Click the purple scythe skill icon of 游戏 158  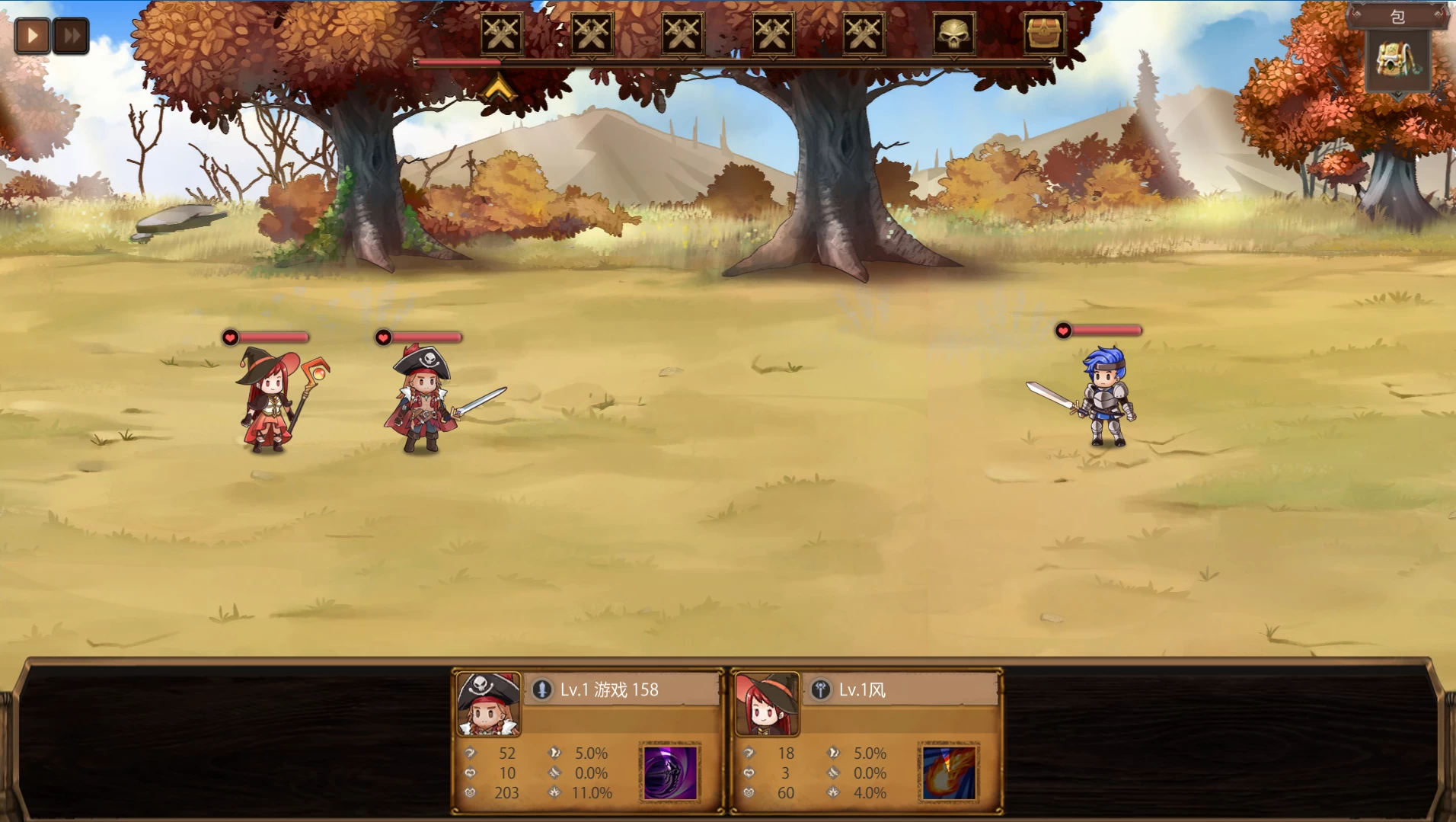(670, 772)
